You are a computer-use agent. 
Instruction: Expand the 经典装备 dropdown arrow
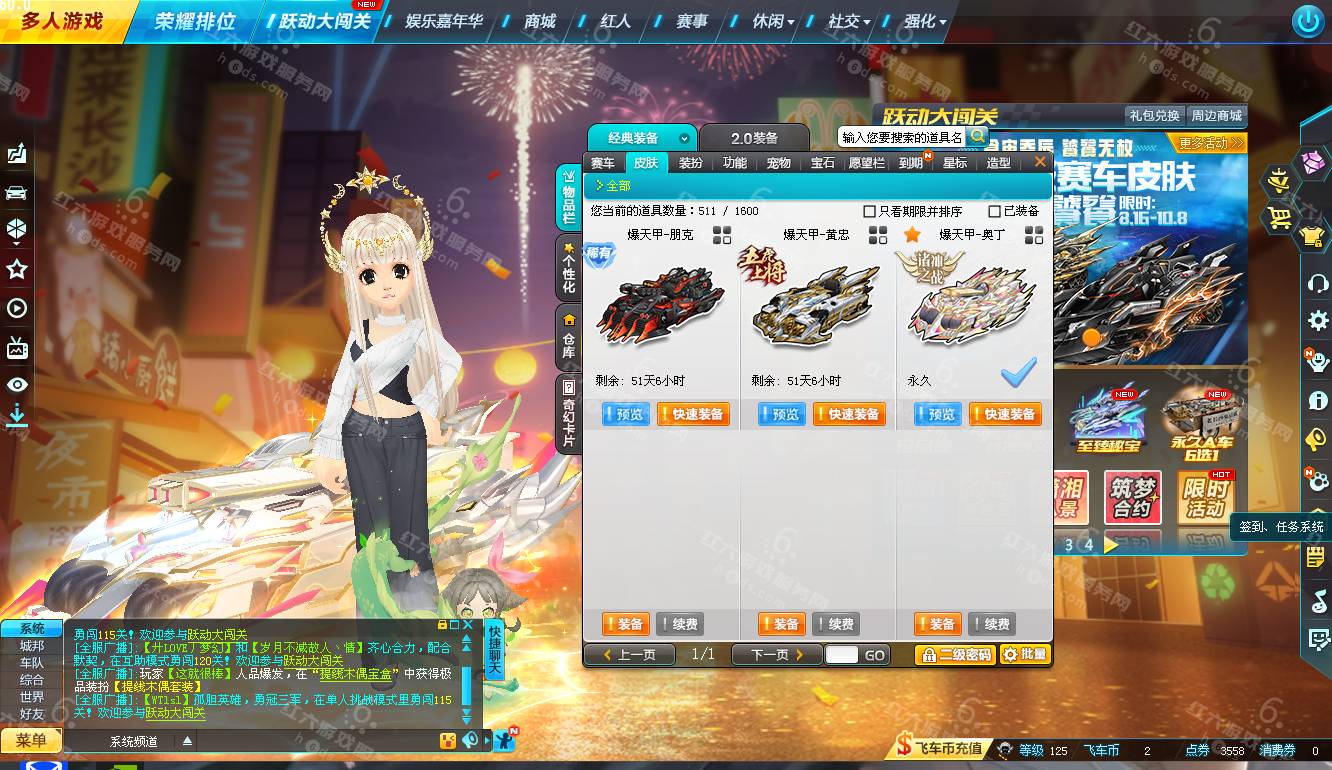coord(685,137)
